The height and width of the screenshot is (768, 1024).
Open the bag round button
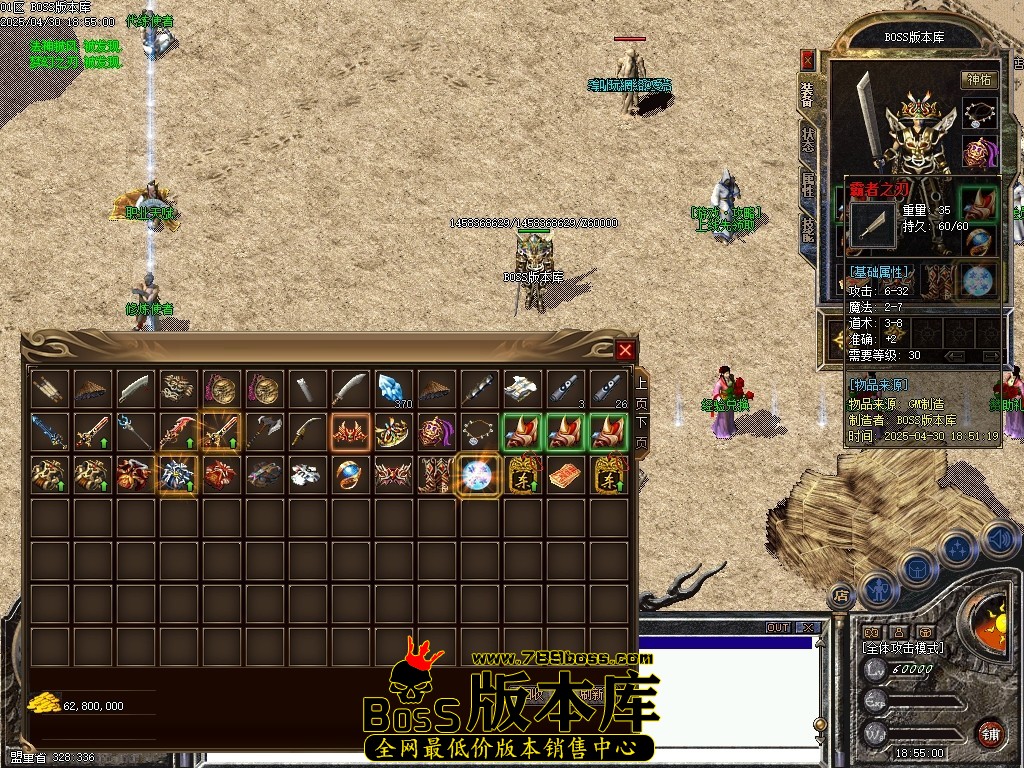coord(917,569)
